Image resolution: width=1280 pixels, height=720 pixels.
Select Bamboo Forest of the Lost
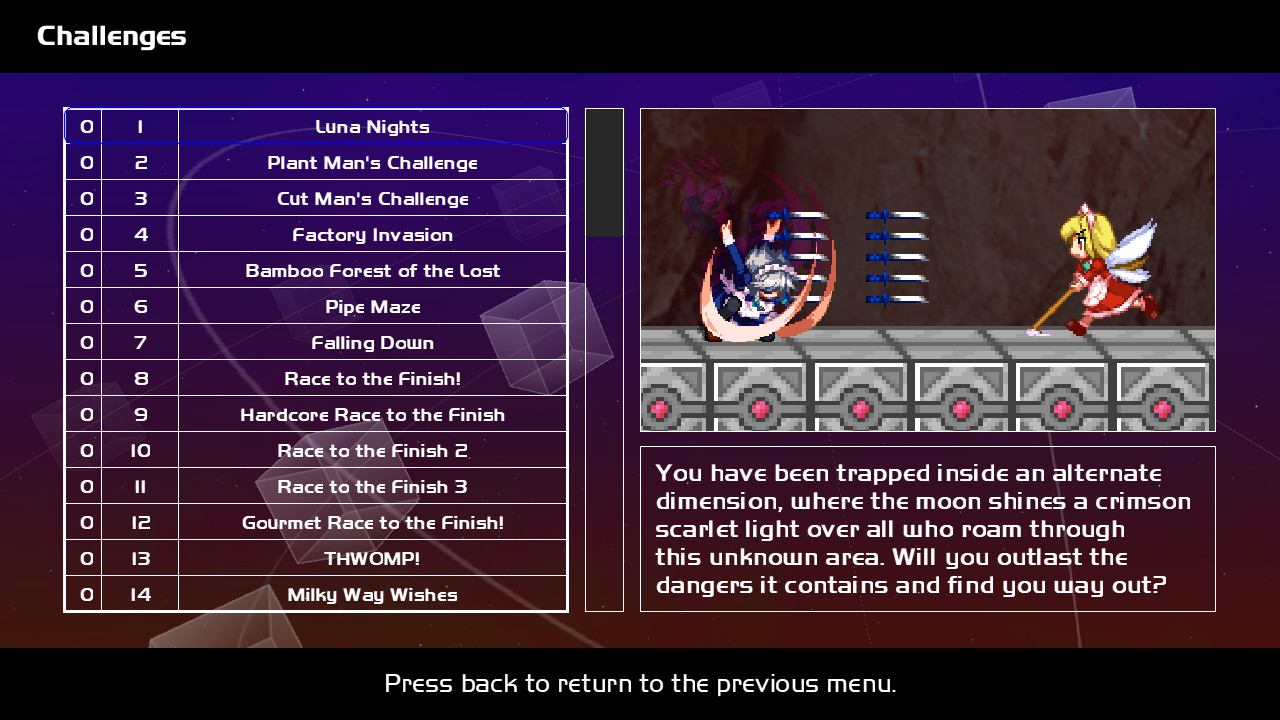(x=373, y=271)
